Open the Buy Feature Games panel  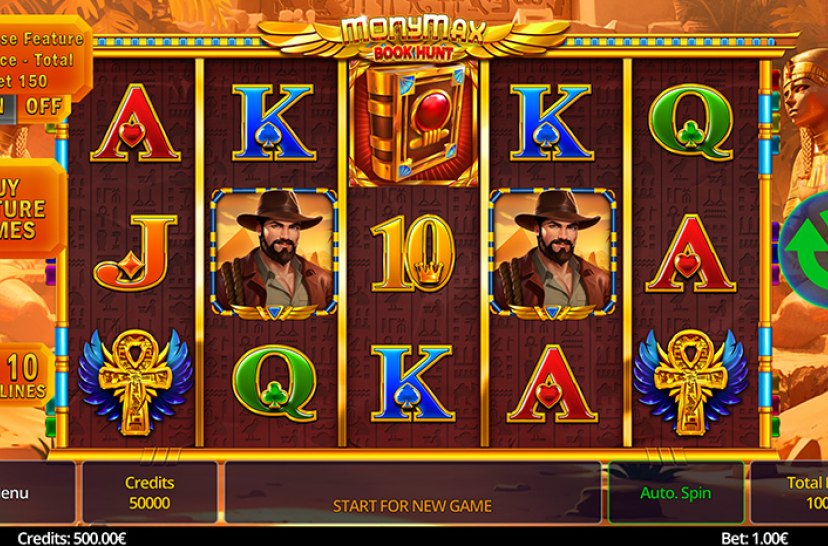(x=28, y=208)
